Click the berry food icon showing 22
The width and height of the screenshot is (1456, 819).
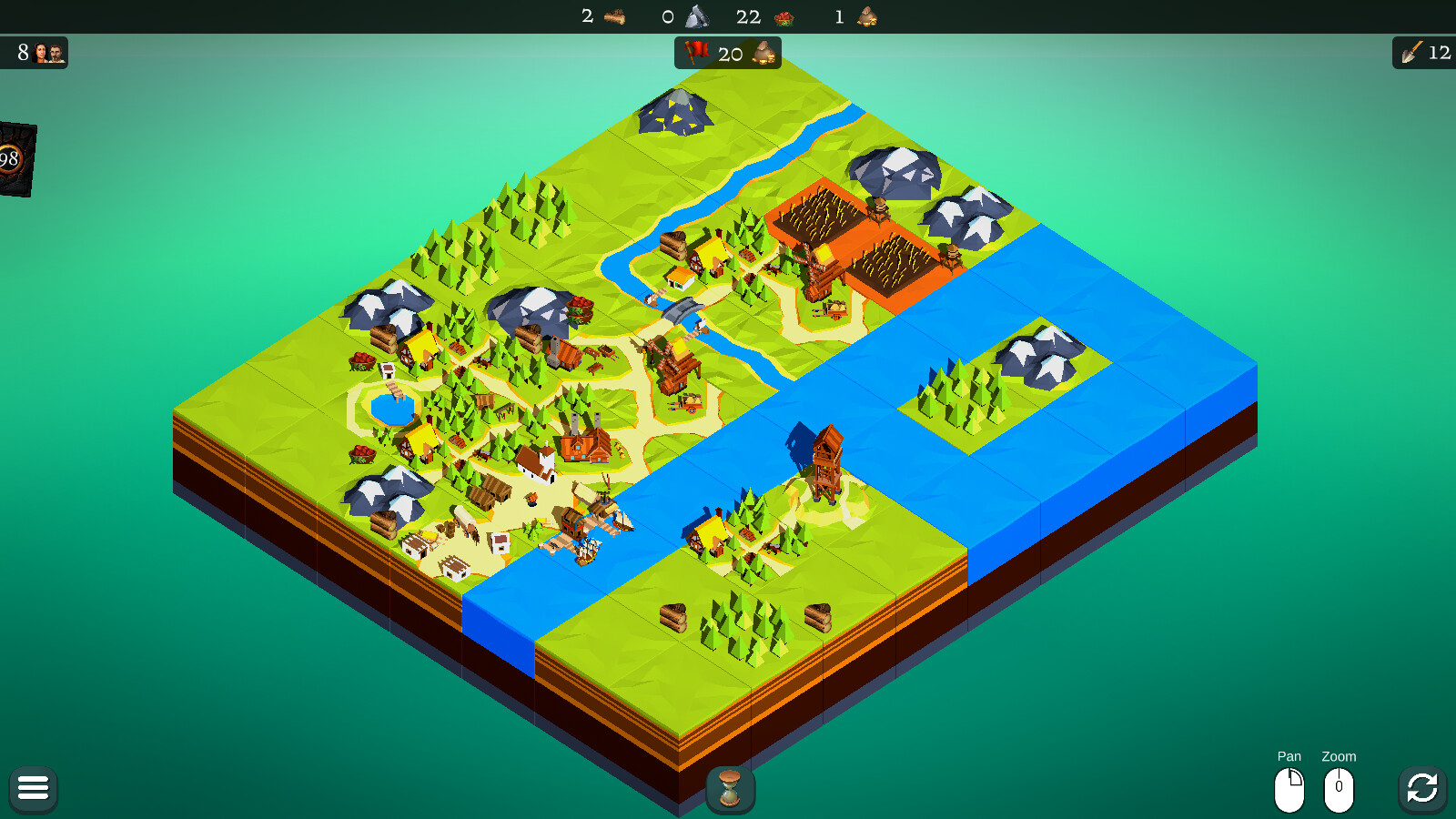tap(784, 16)
